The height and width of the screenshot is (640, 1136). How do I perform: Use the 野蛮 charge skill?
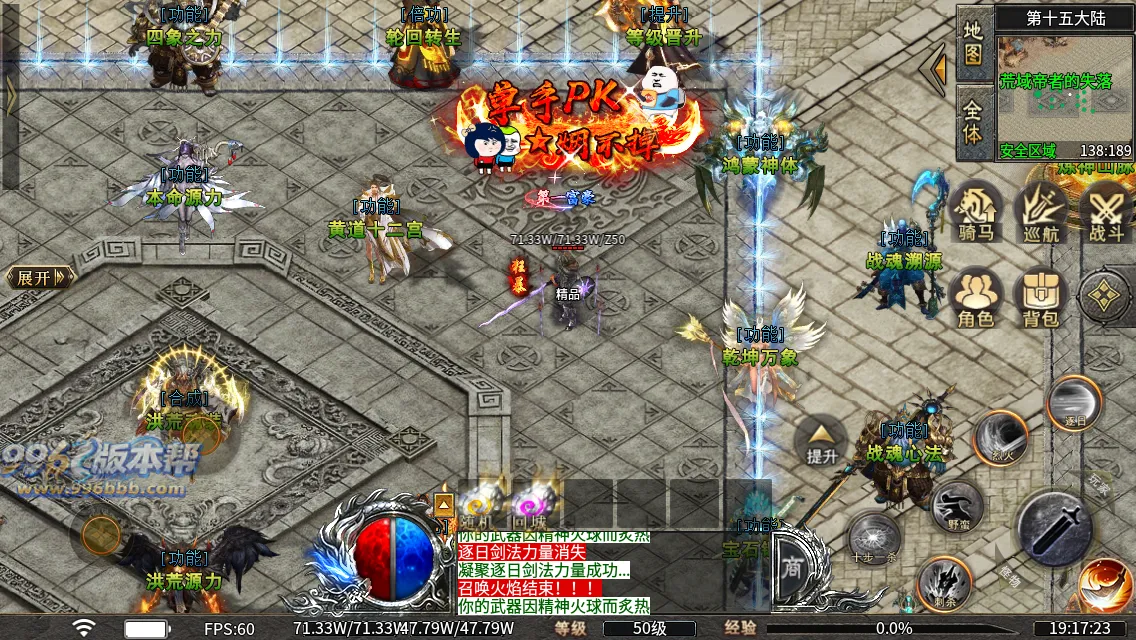pyautogui.click(x=957, y=506)
